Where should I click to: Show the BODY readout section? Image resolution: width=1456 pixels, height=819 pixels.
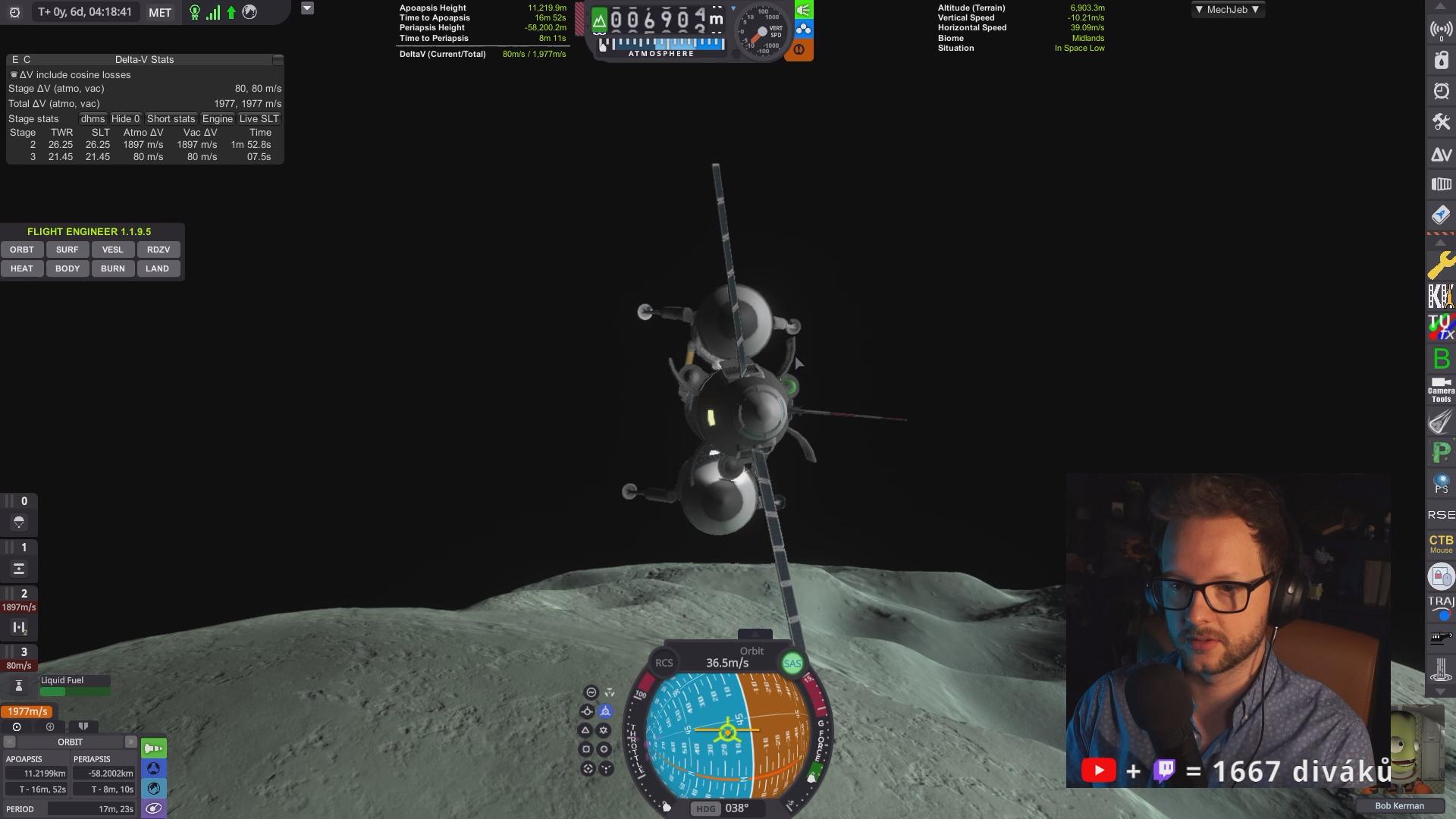click(67, 268)
